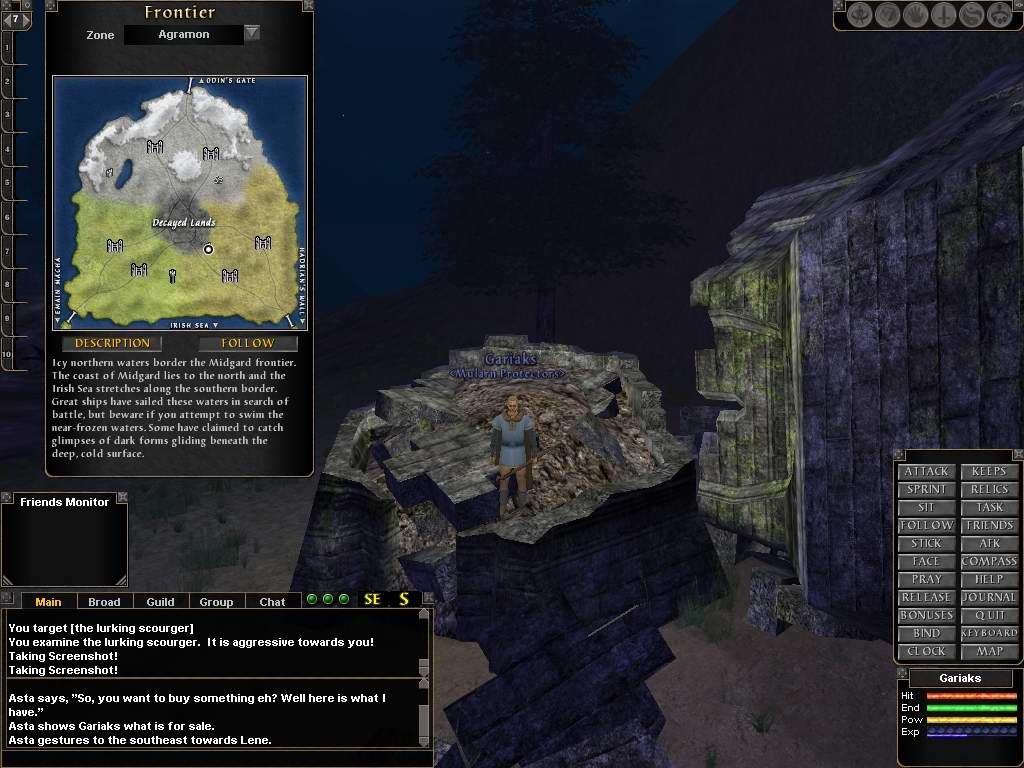
Task: Switch to the Broad chat tab
Action: tap(104, 602)
